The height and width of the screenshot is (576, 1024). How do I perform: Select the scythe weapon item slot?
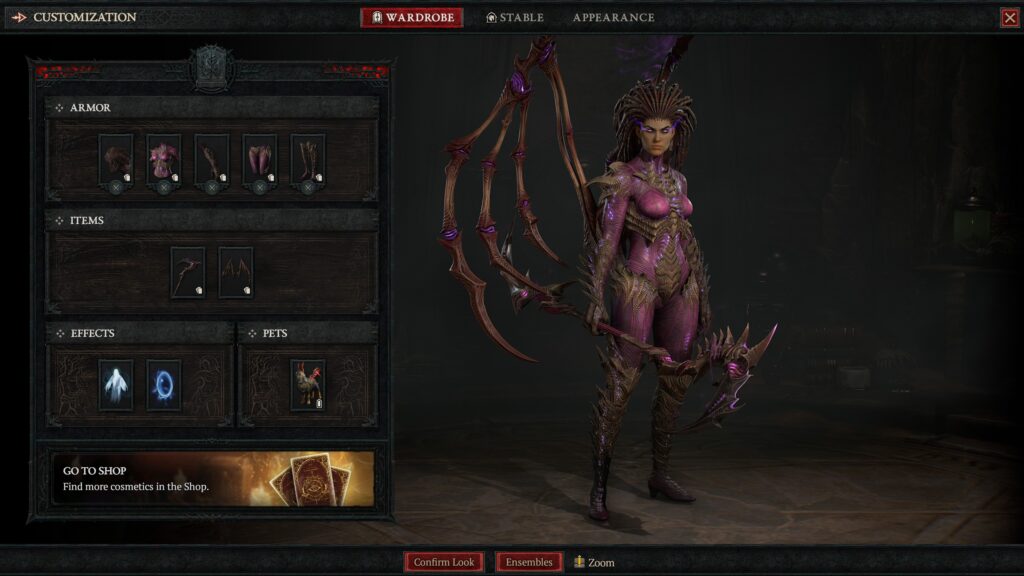pos(188,272)
